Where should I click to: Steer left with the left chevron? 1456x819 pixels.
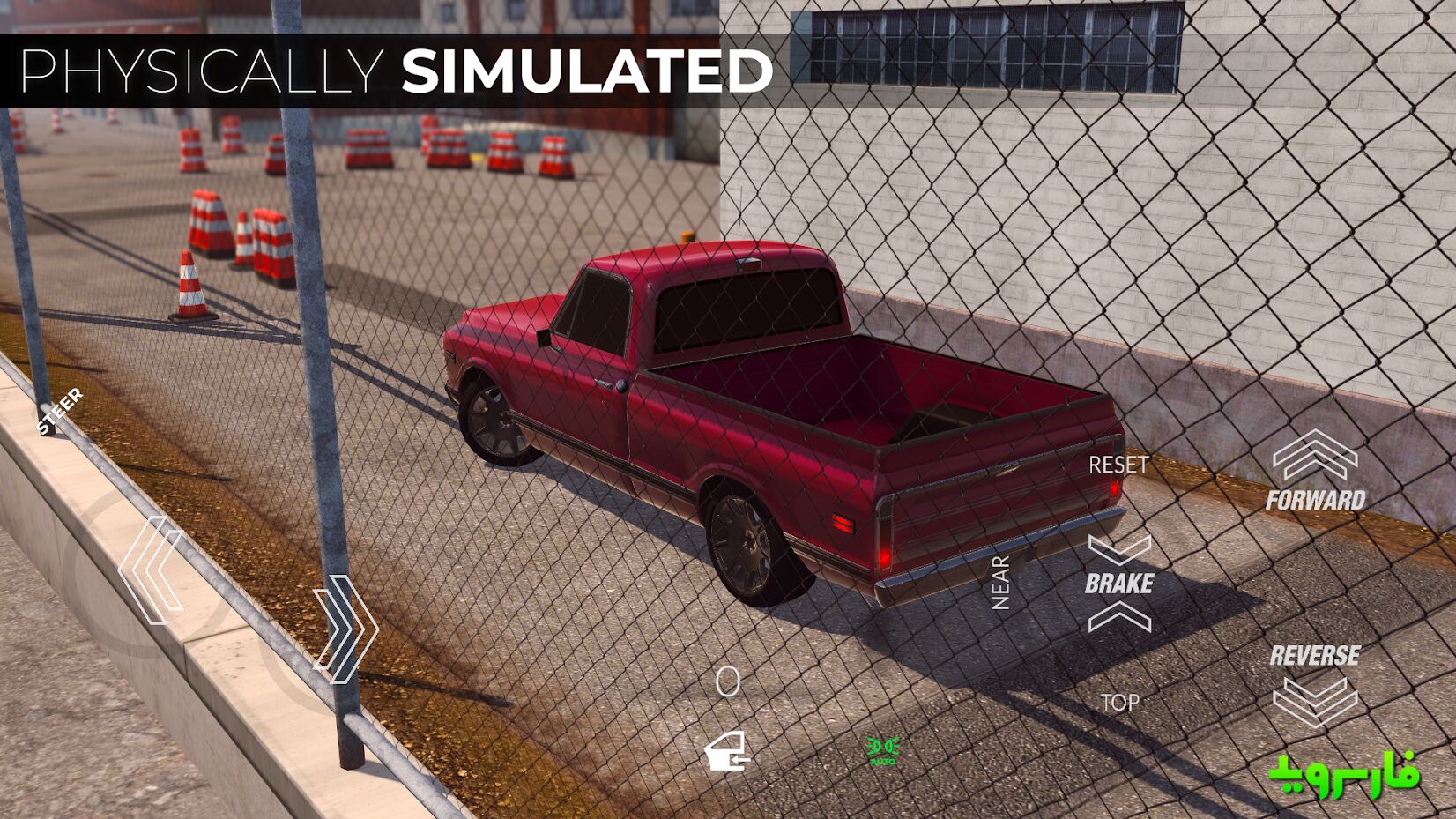[x=152, y=570]
